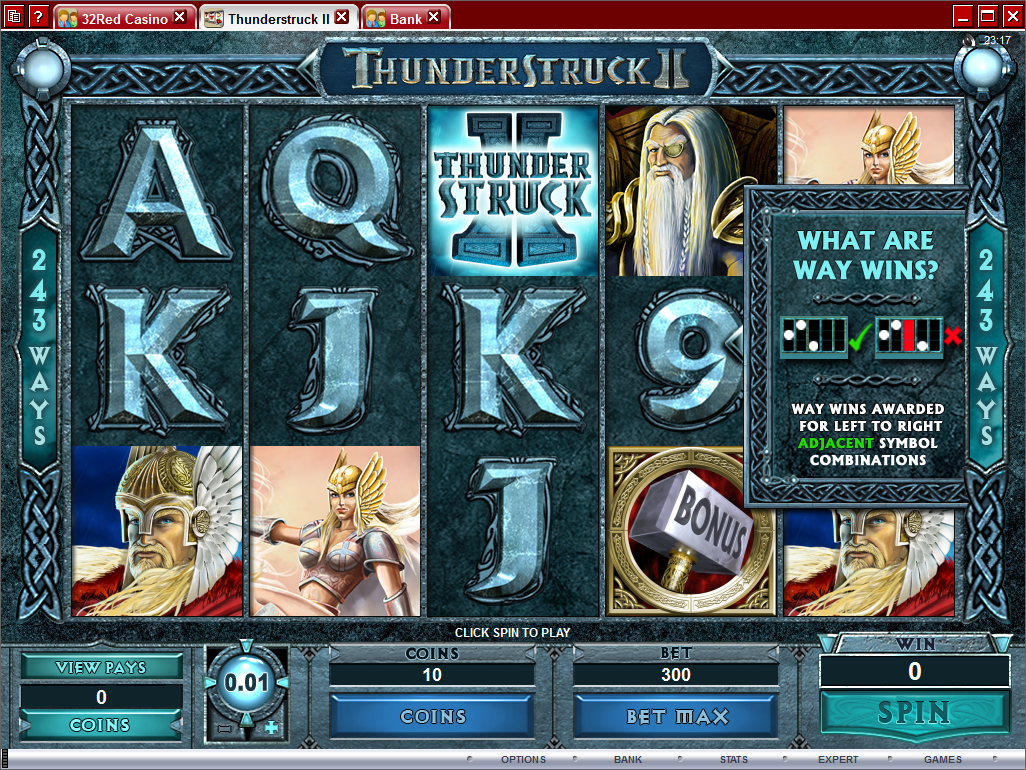Screen dimensions: 1026x770
Task: Open the Bank menu in the bottom bar
Action: [x=628, y=760]
